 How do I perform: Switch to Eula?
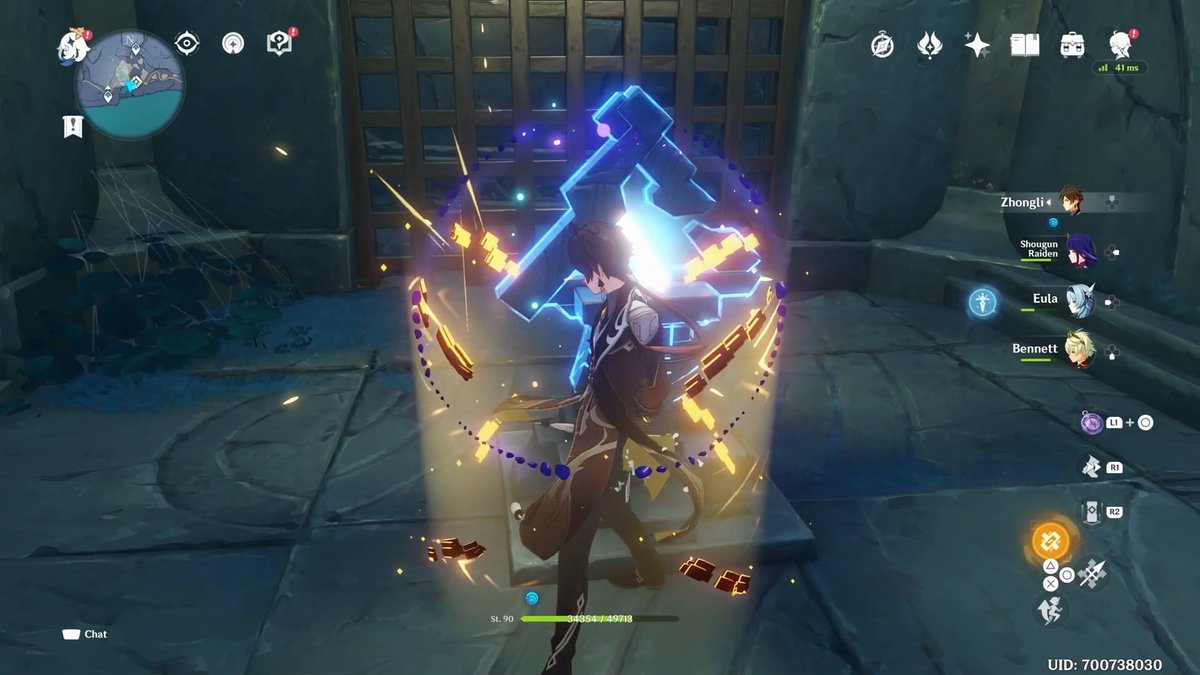(1079, 299)
